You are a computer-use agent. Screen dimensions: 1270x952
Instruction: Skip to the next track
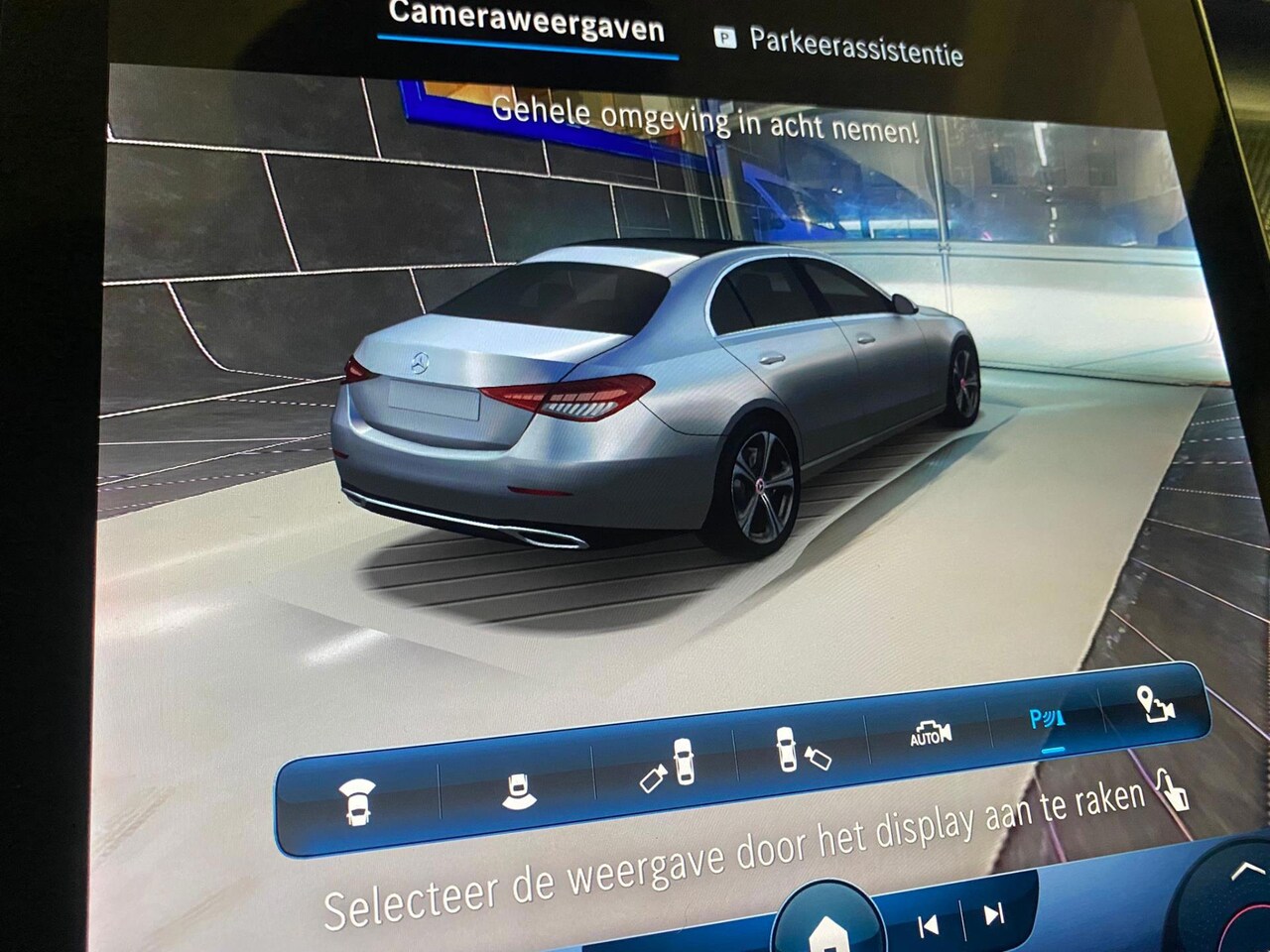tap(994, 913)
